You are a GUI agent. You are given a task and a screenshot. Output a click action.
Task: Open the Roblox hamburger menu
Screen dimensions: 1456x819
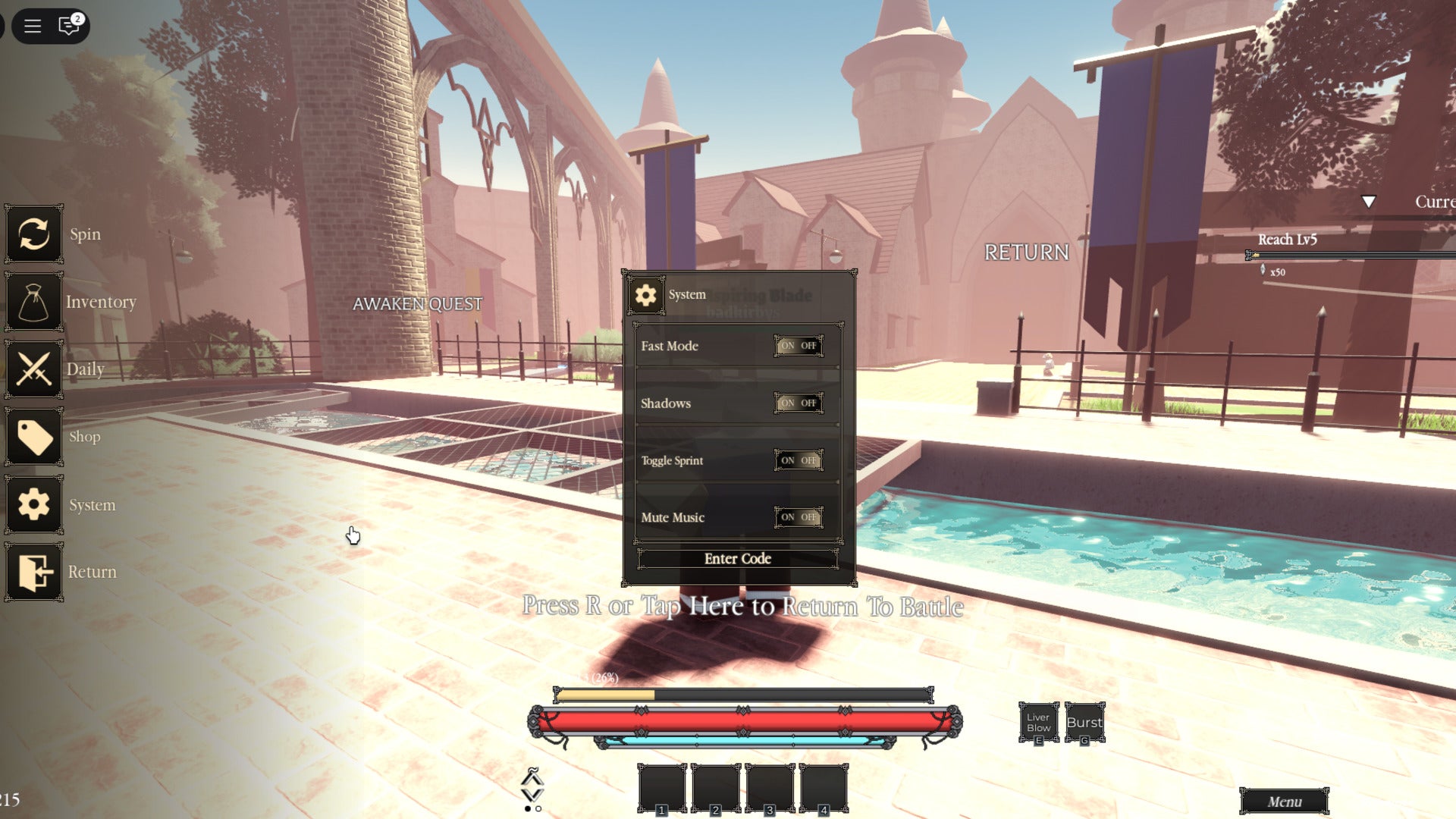point(33,27)
